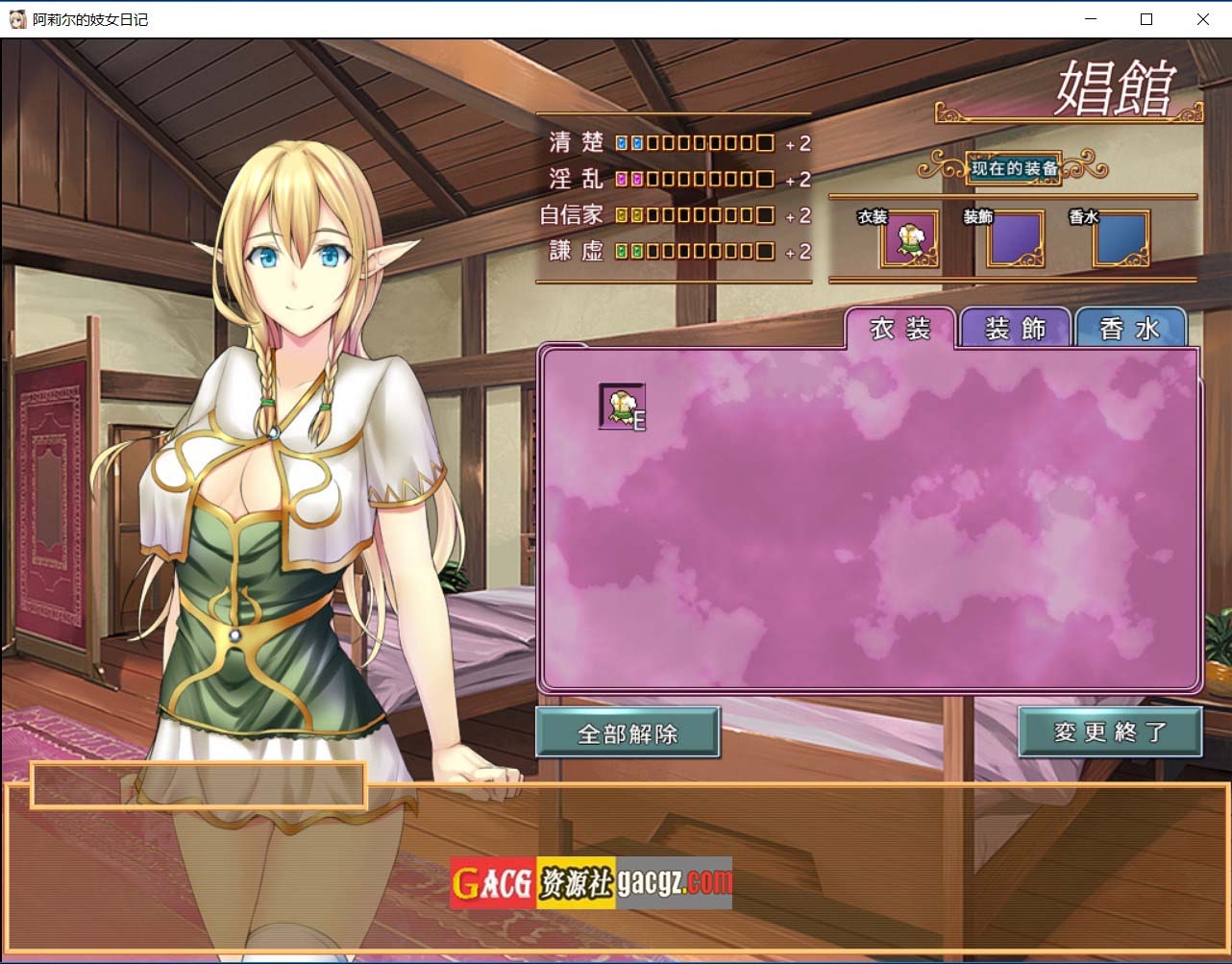Image resolution: width=1232 pixels, height=964 pixels.
Task: Select the equipped outfit item in the list
Action: [622, 407]
